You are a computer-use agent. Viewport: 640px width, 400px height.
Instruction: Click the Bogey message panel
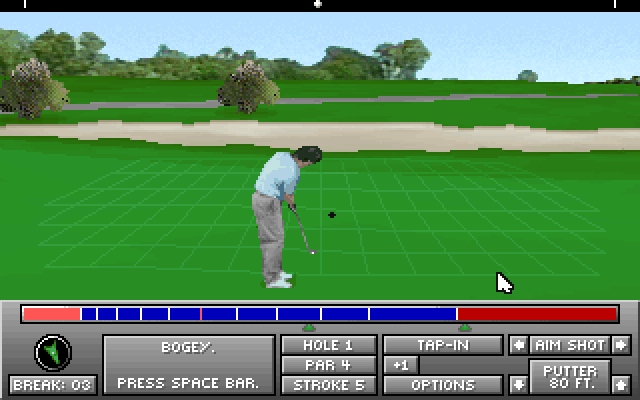(x=188, y=365)
